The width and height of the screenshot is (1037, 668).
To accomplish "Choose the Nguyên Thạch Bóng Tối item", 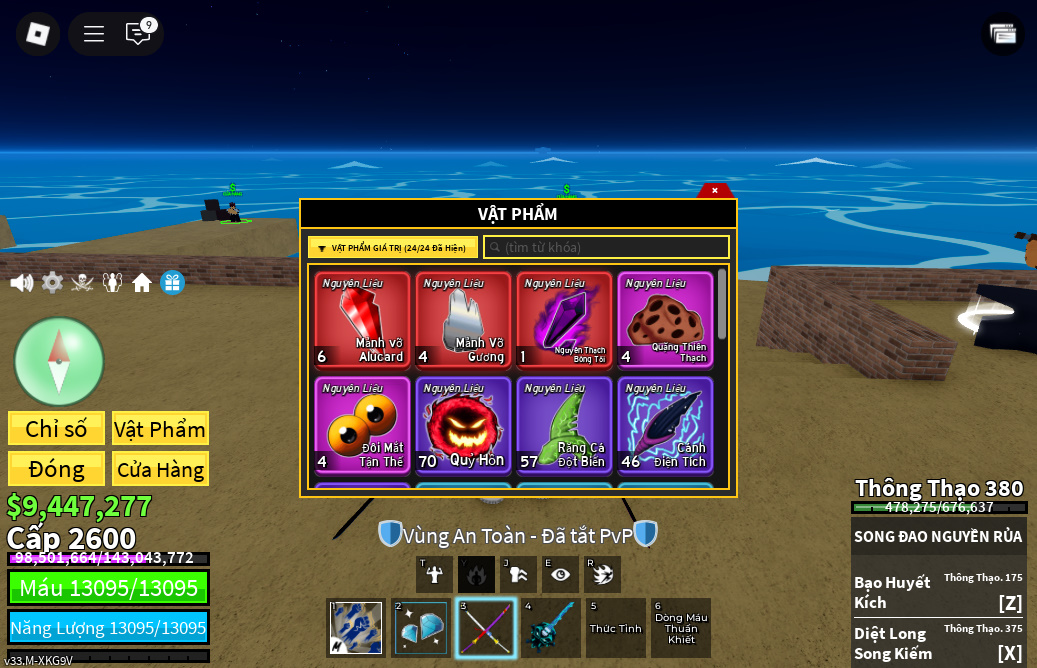I will (x=564, y=319).
